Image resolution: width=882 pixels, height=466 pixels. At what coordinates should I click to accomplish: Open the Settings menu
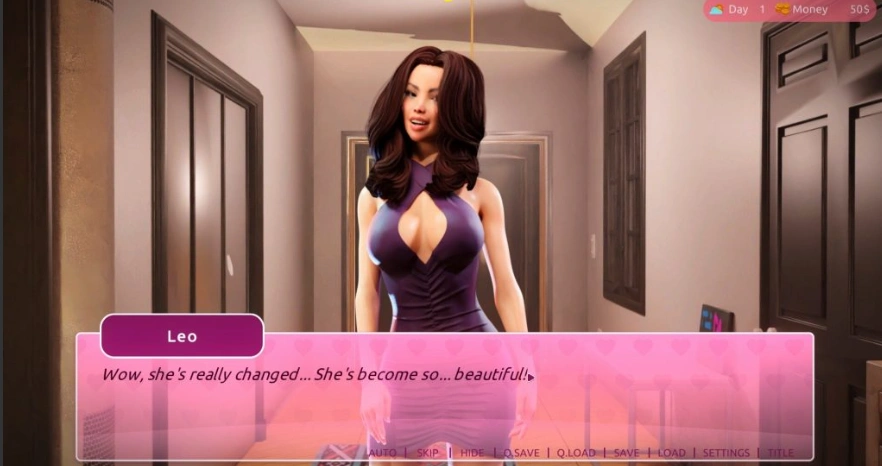click(x=726, y=453)
